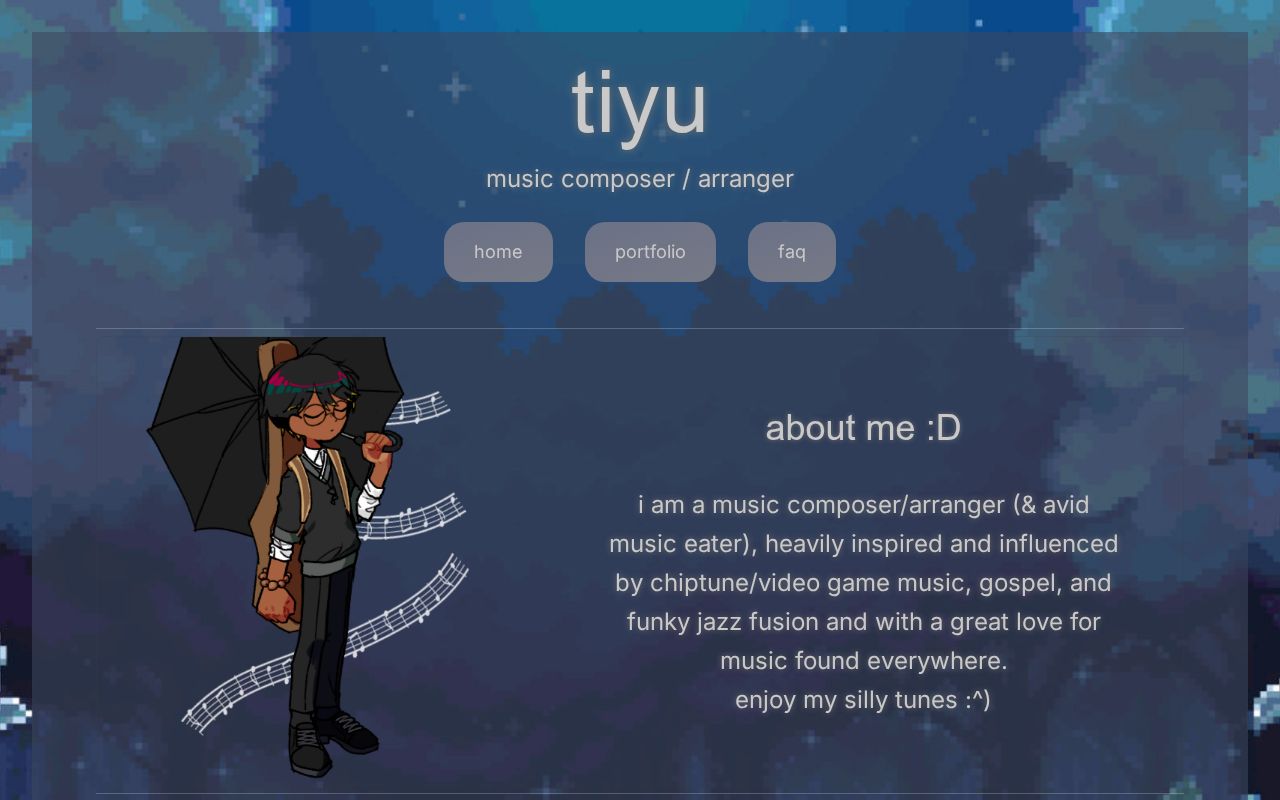Click the tiyu site title
The width and height of the screenshot is (1280, 800).
pyautogui.click(x=639, y=100)
